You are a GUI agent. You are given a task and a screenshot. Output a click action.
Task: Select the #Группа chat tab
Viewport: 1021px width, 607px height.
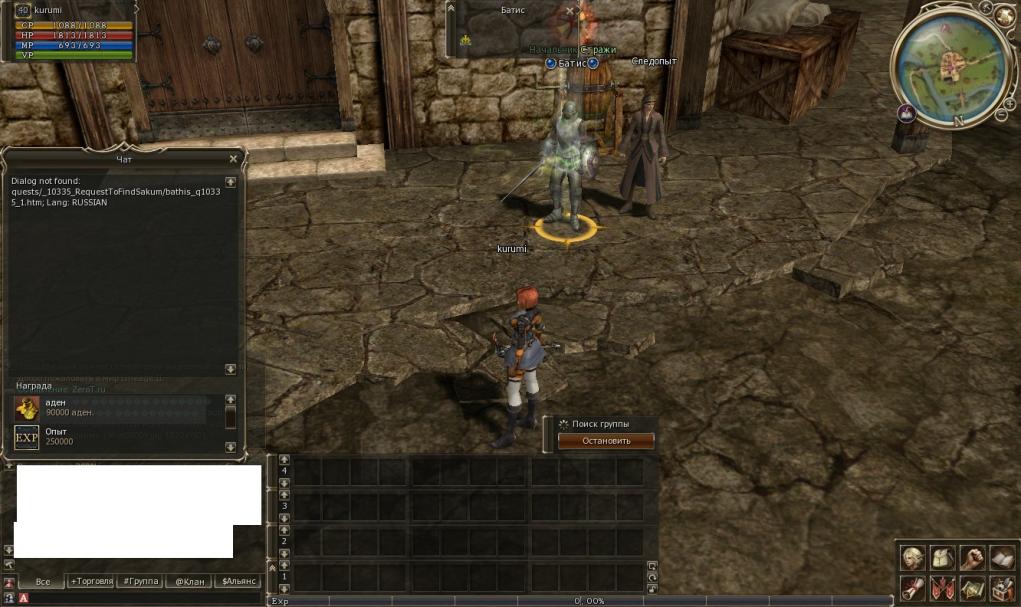coord(140,581)
